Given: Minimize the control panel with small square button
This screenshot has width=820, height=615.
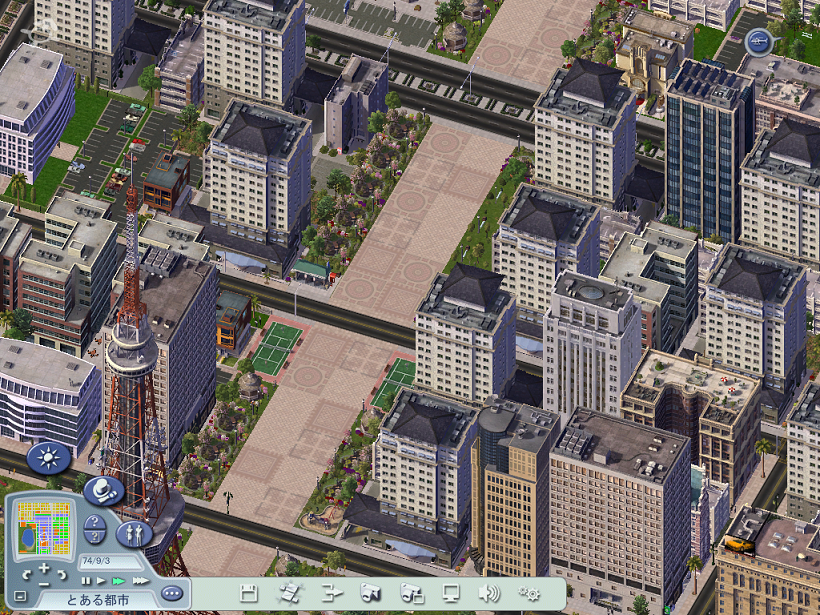Looking at the screenshot, I should click(x=20, y=597).
